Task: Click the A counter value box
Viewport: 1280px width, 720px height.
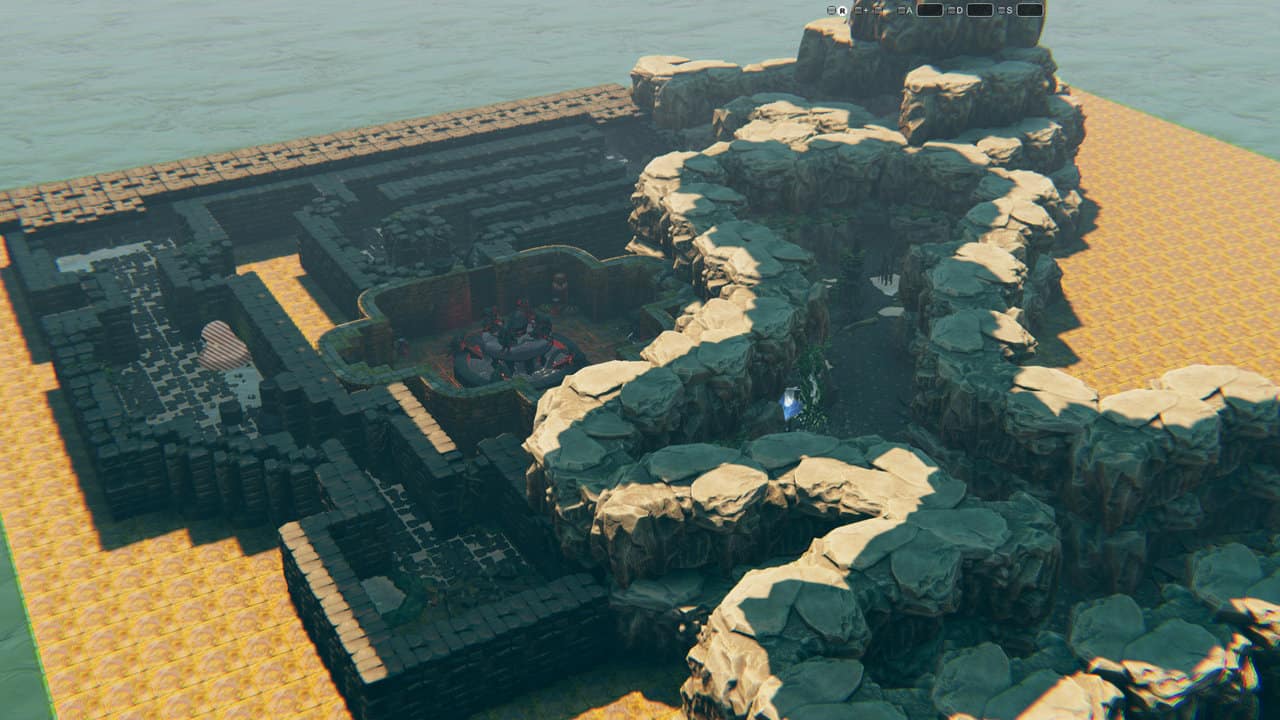Action: coord(929,10)
